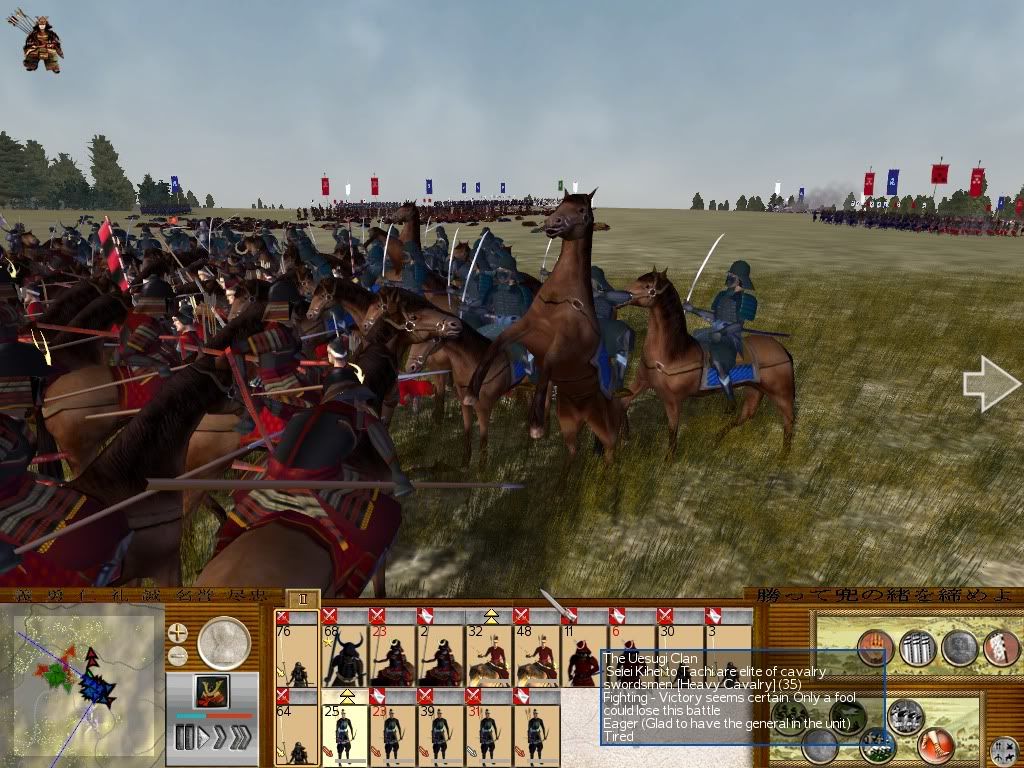Set battle speed to triple fast-forward
Viewport: 1024px width, 768px height.
click(x=242, y=738)
